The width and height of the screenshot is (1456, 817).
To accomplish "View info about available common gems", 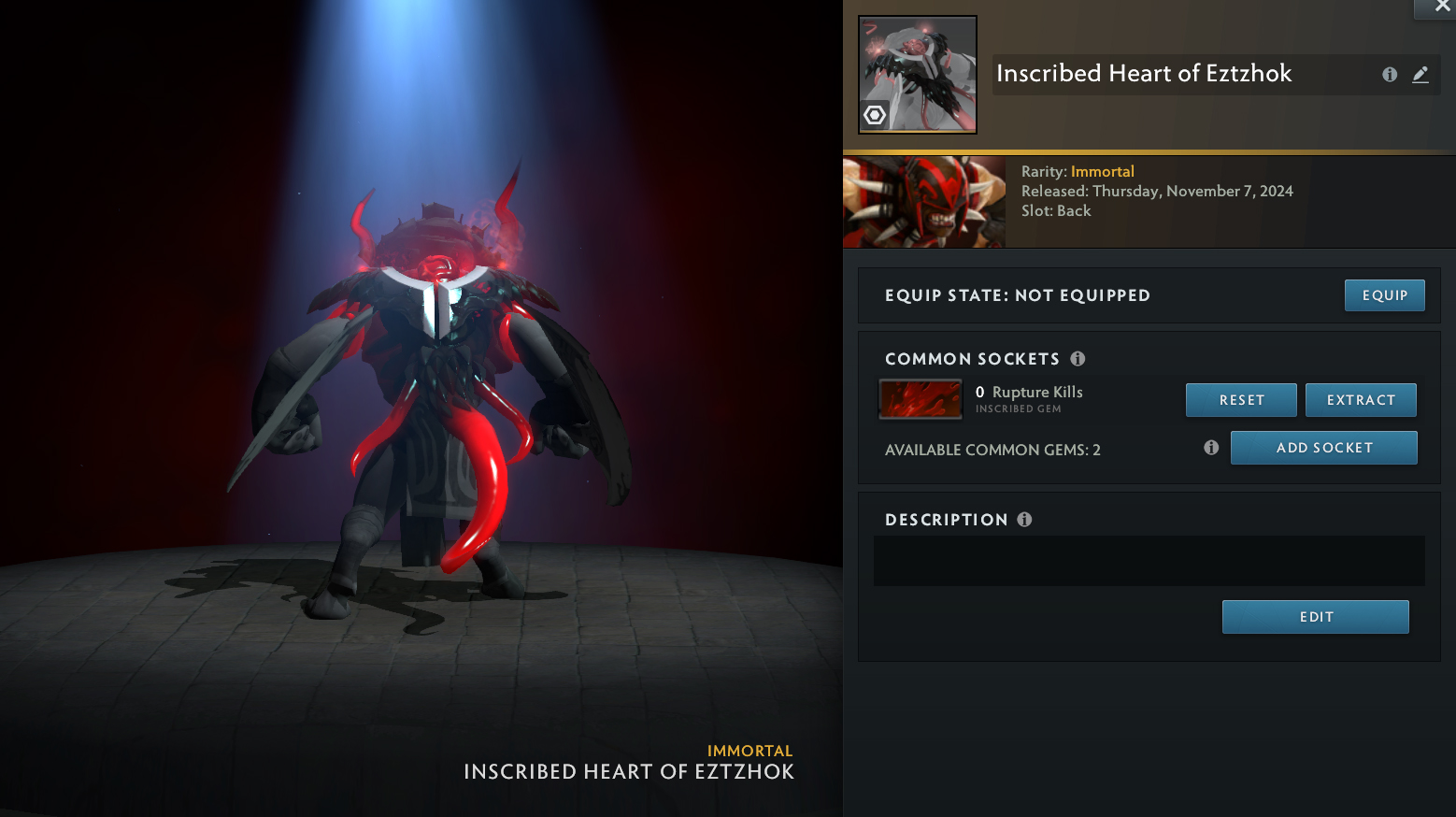I will point(1211,448).
